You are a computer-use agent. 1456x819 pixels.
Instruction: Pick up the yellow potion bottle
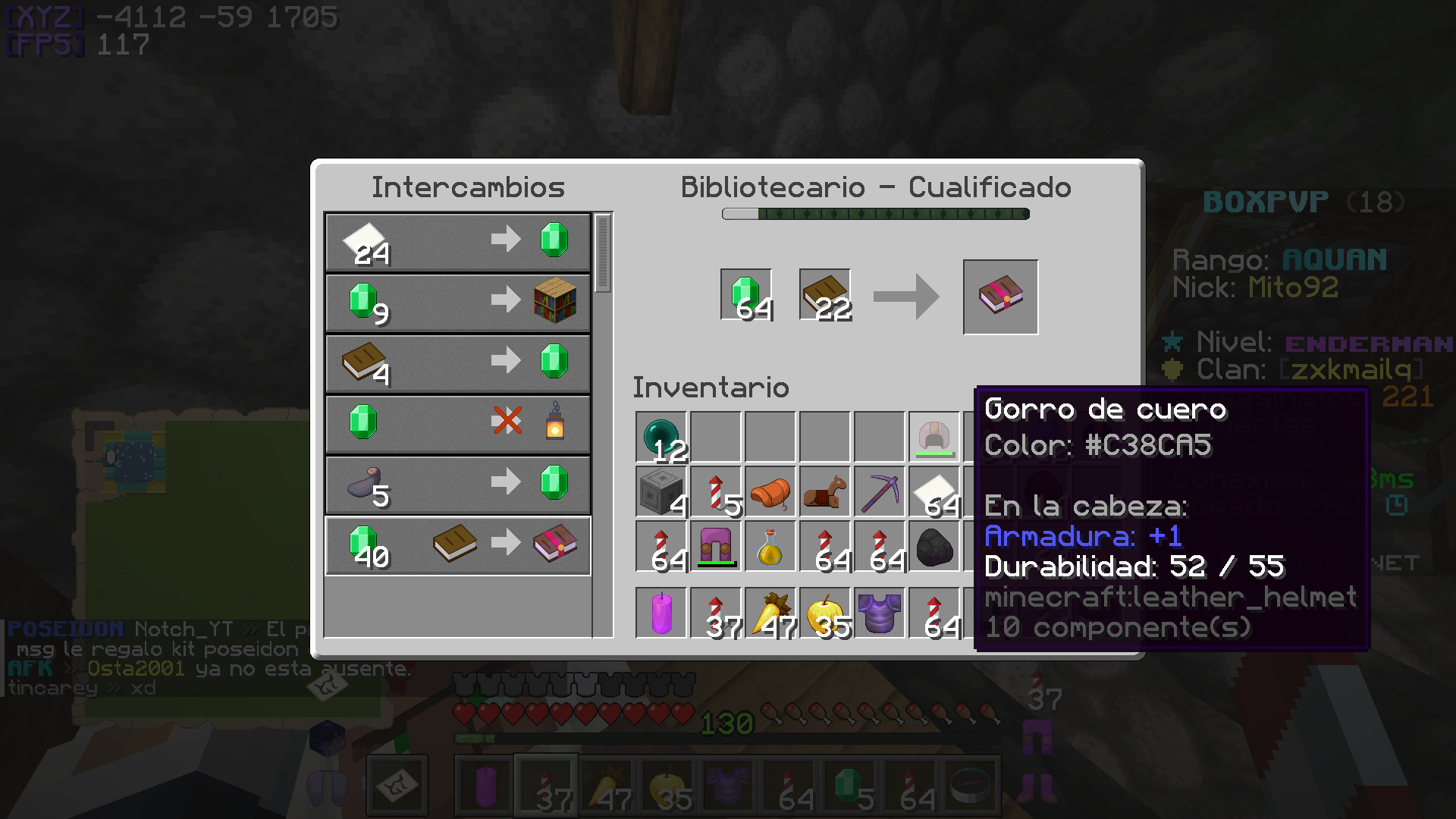770,547
